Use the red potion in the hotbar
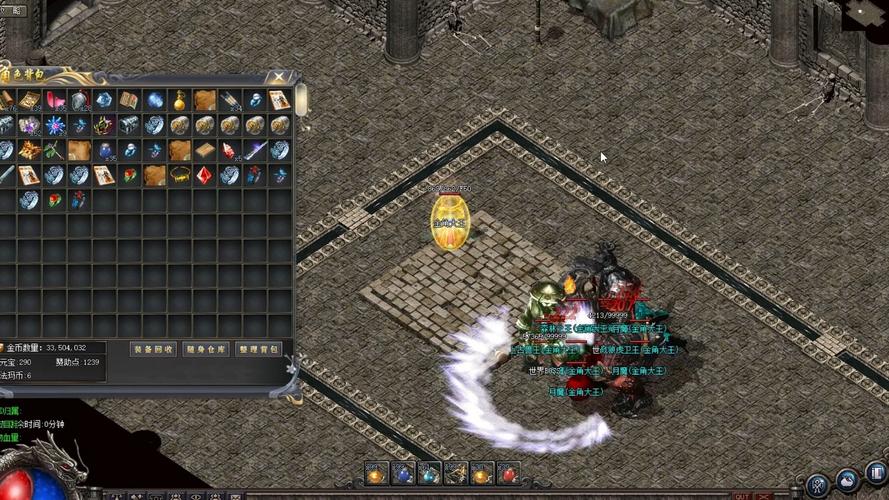889x500 pixels. tap(508, 473)
